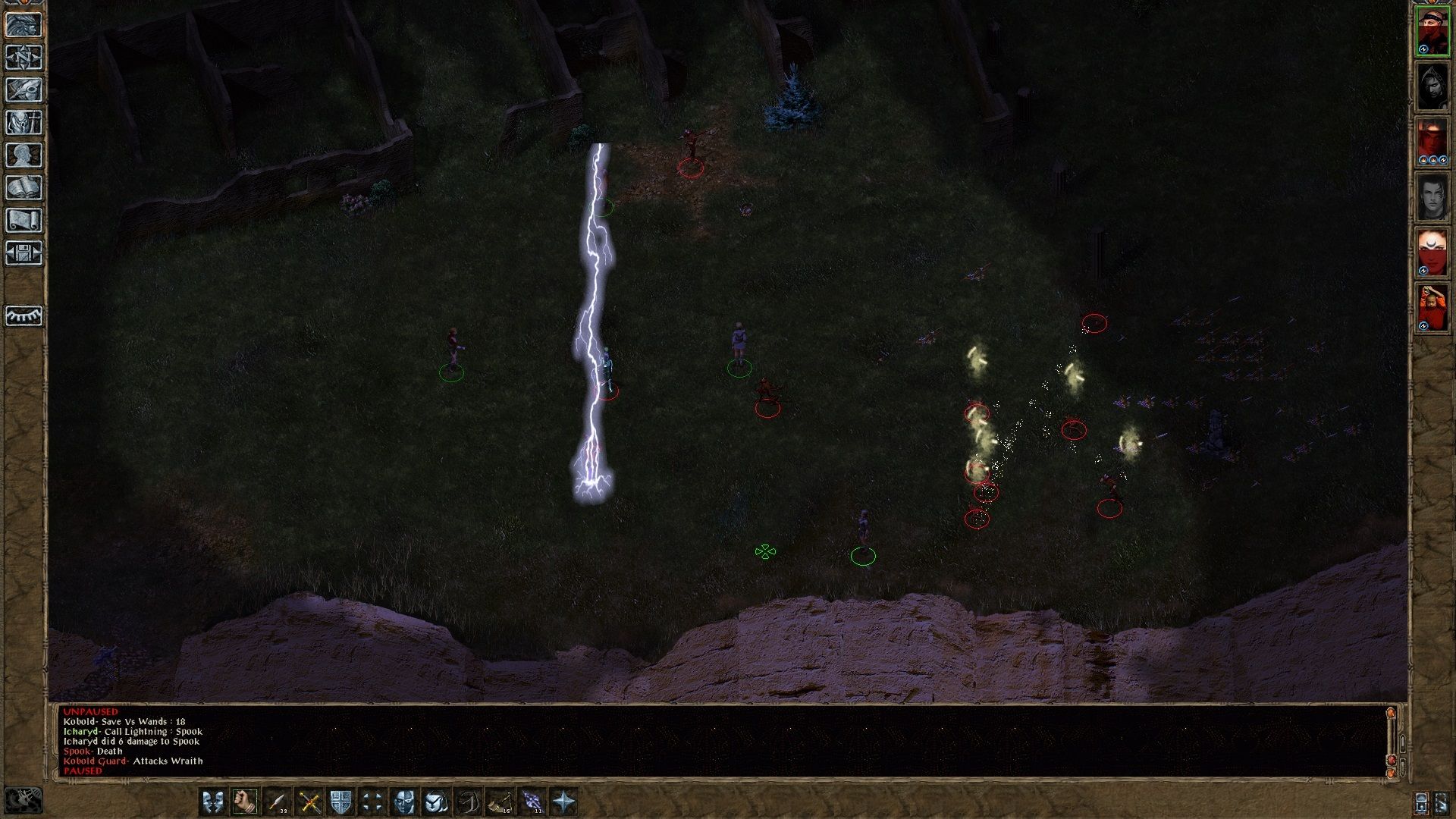Click the rest button in bottom-left corner
1456x819 pixels.
coord(24,799)
